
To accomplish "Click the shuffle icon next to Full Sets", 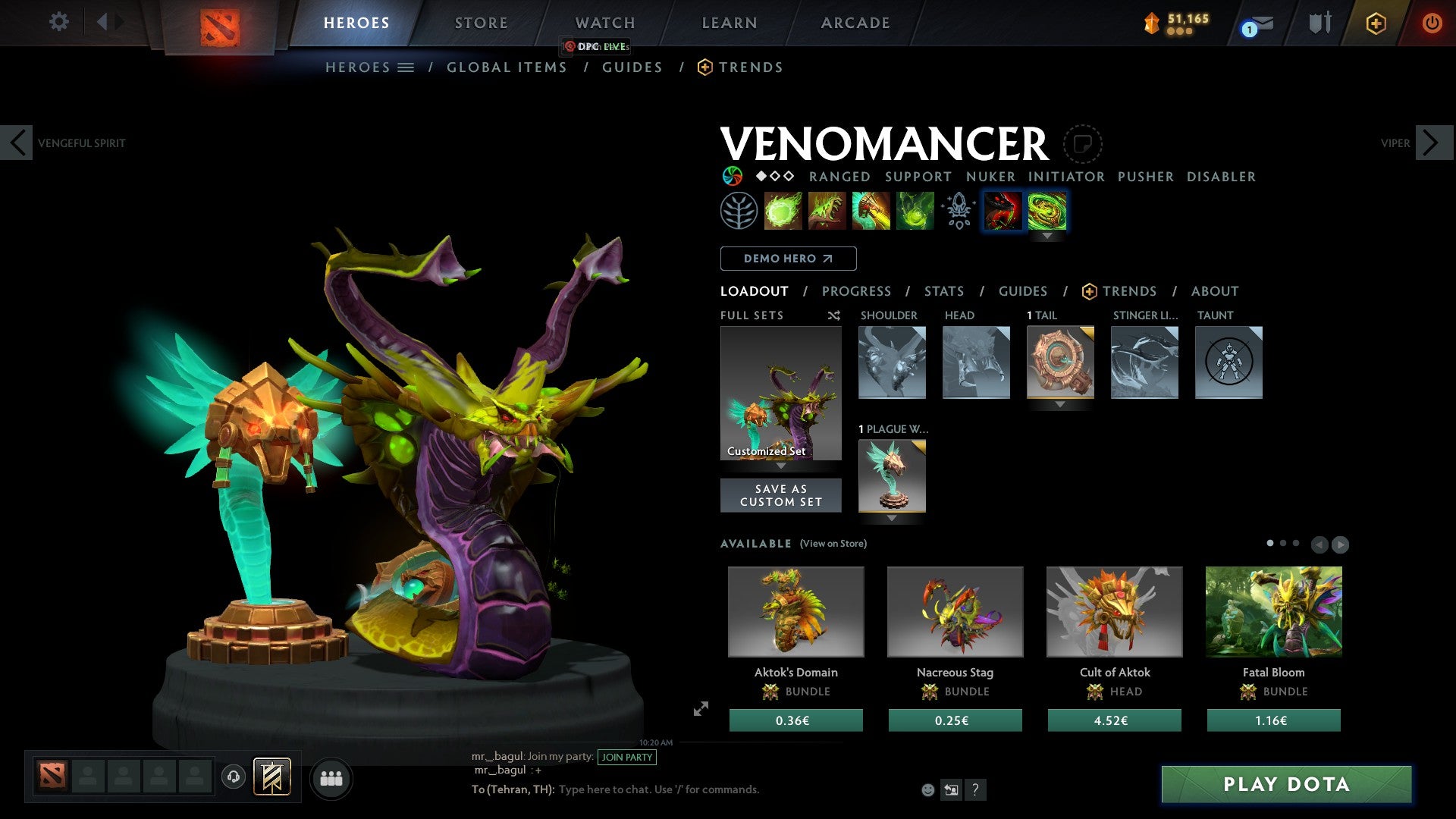I will pos(833,315).
